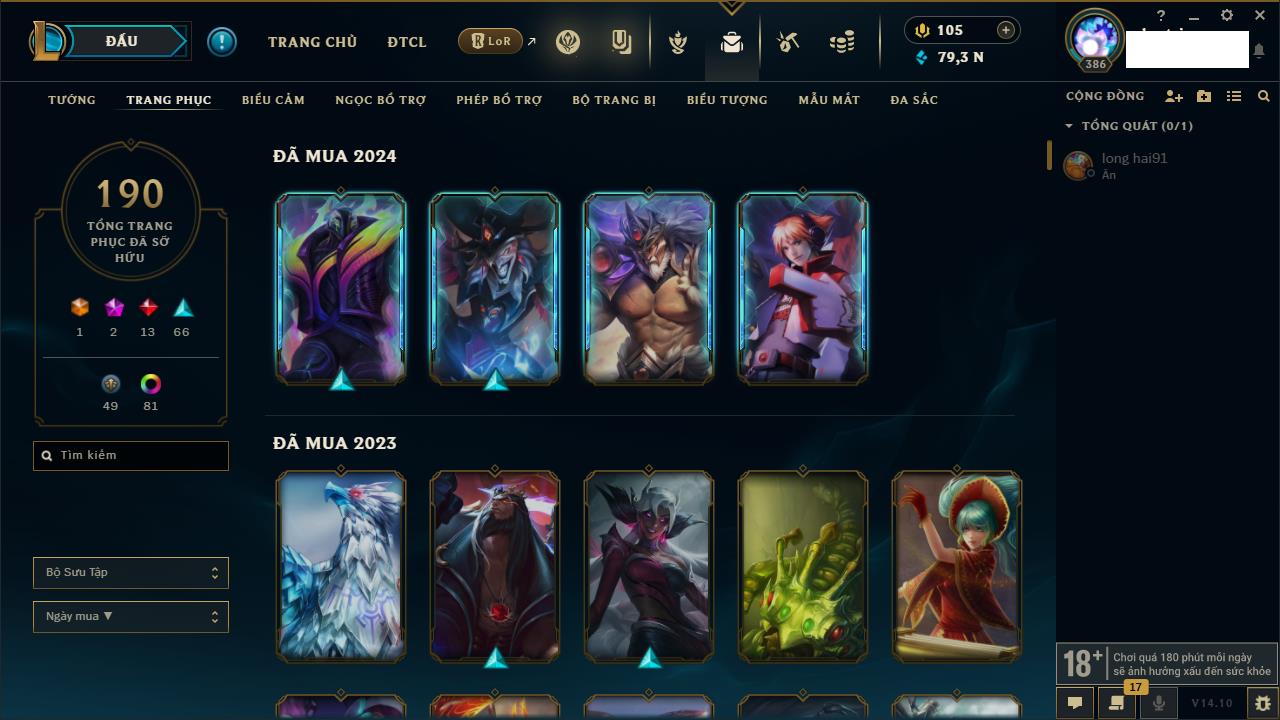Viewport: 1280px width, 720px height.
Task: Open the BIỂU CẢM tab
Action: (273, 100)
